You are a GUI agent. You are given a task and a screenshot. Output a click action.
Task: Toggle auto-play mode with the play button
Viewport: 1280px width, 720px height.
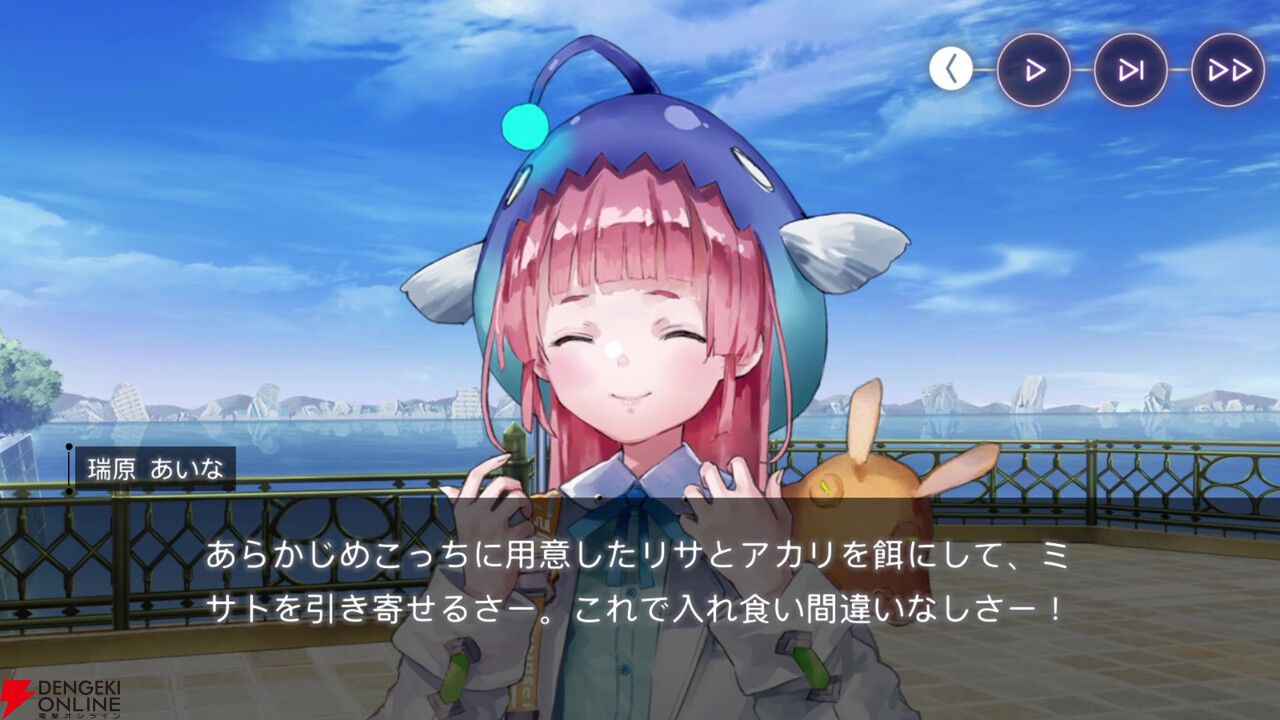(x=1035, y=70)
